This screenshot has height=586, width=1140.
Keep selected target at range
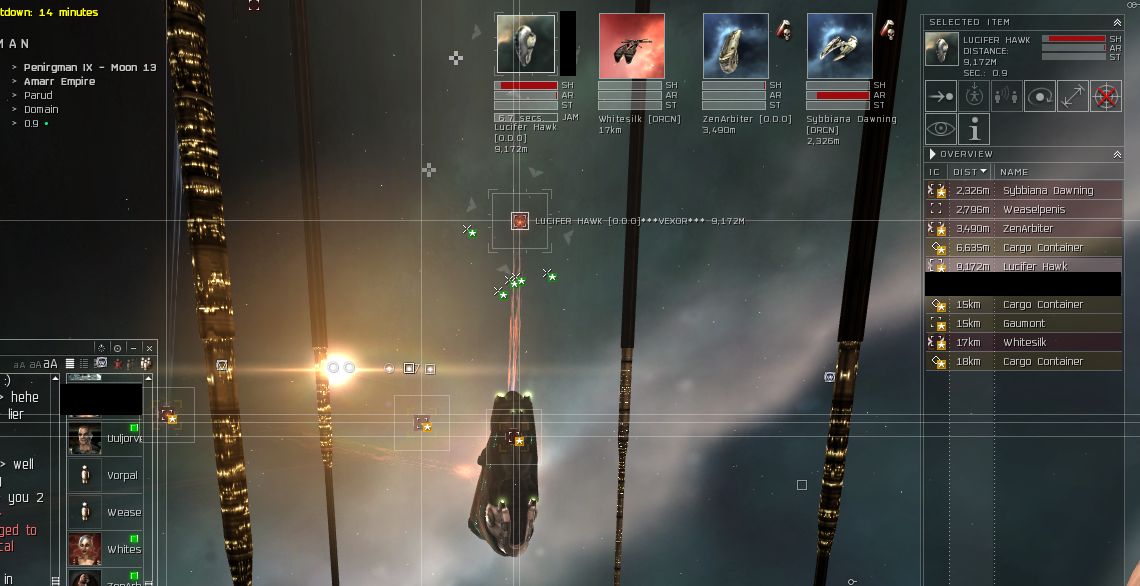click(x=1073, y=96)
